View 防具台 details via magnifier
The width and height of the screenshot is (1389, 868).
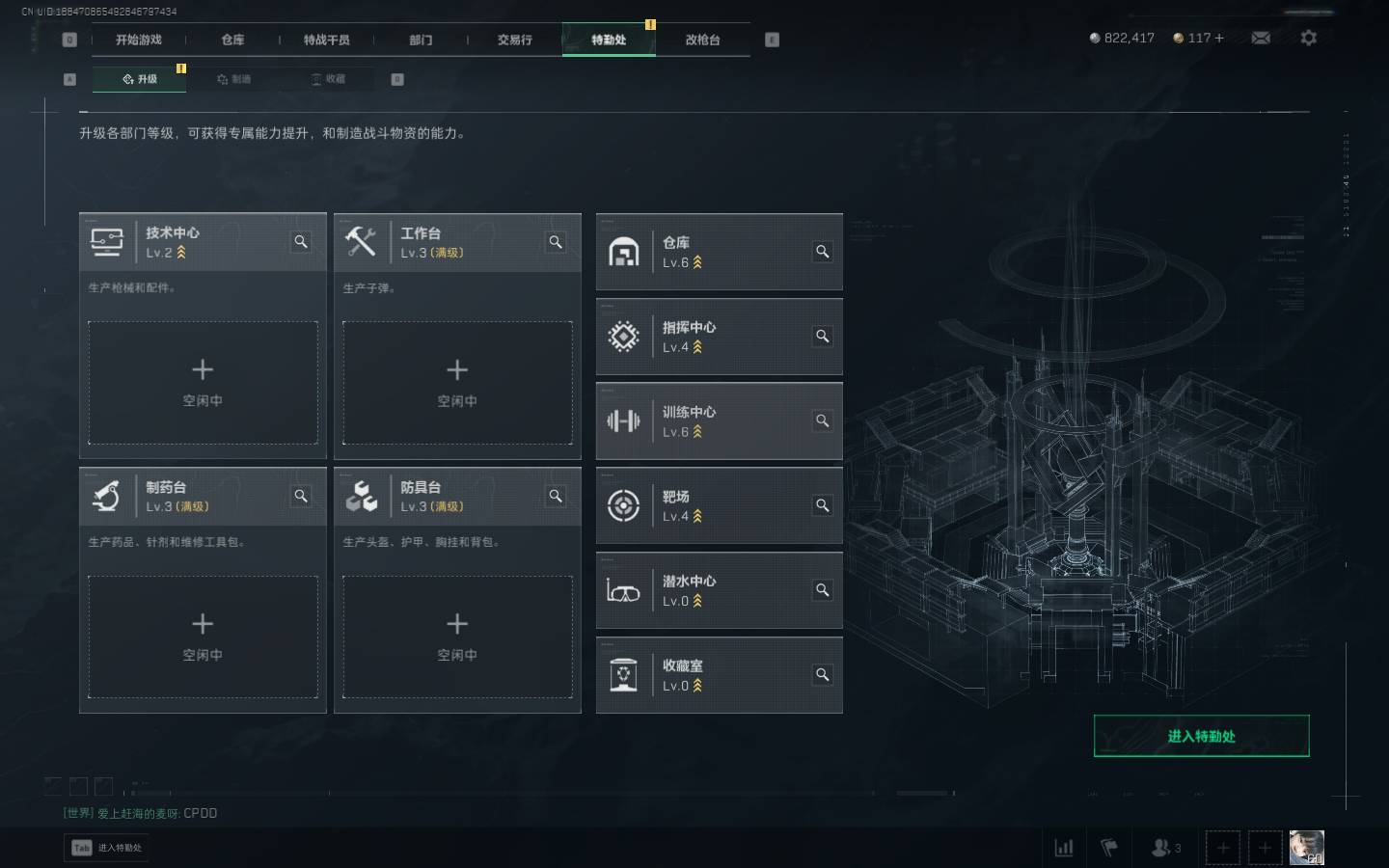point(556,496)
